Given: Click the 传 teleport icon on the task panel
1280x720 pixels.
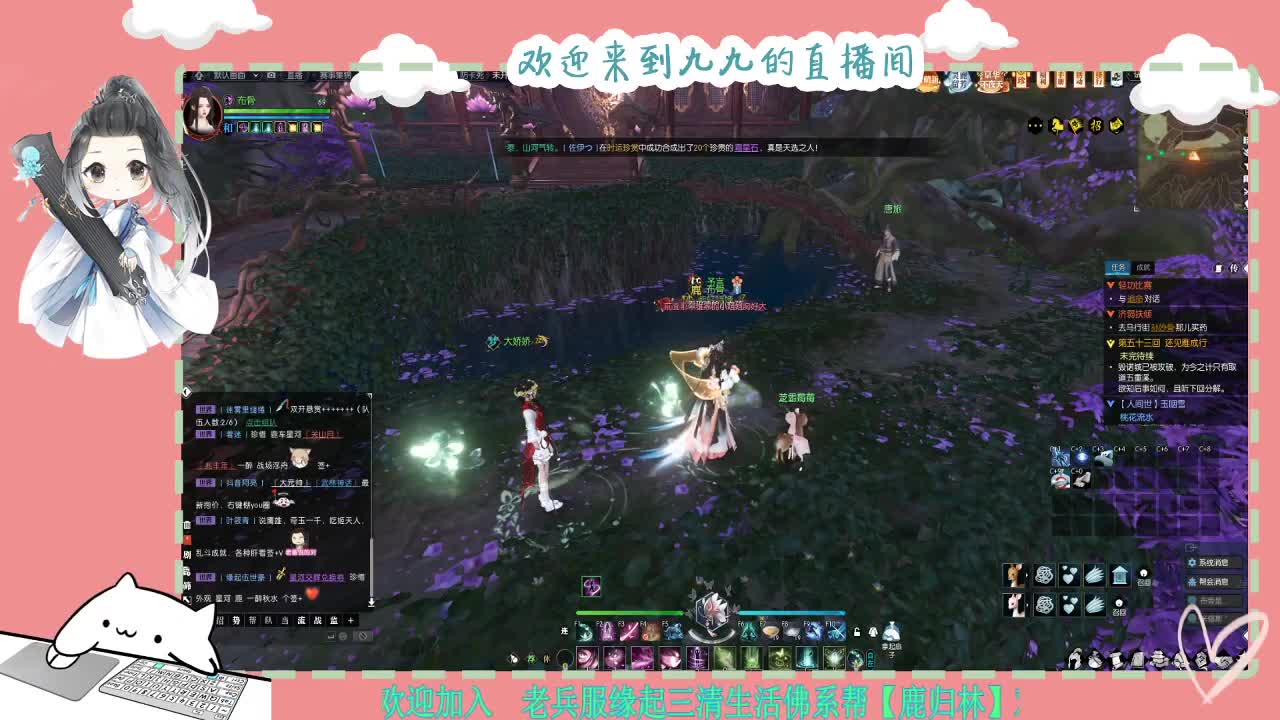Looking at the screenshot, I should click(x=1232, y=269).
